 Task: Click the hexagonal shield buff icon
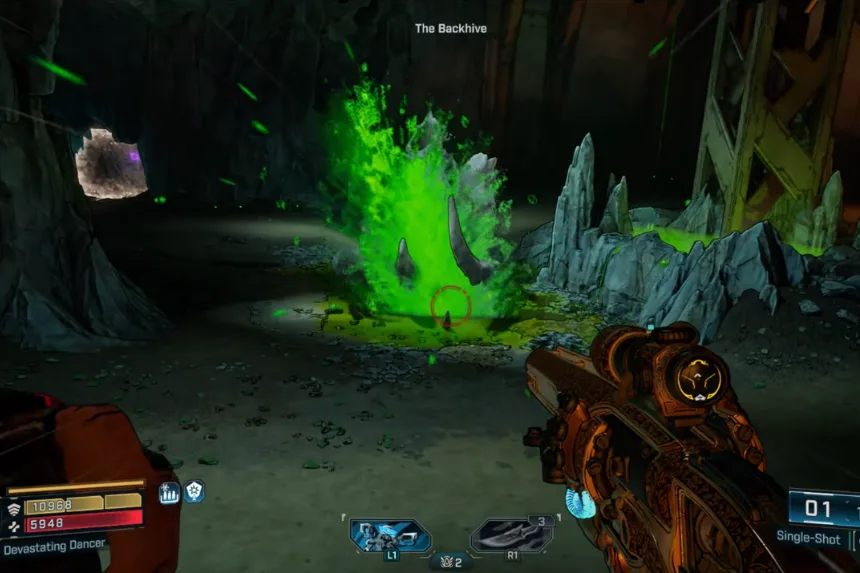(x=193, y=492)
